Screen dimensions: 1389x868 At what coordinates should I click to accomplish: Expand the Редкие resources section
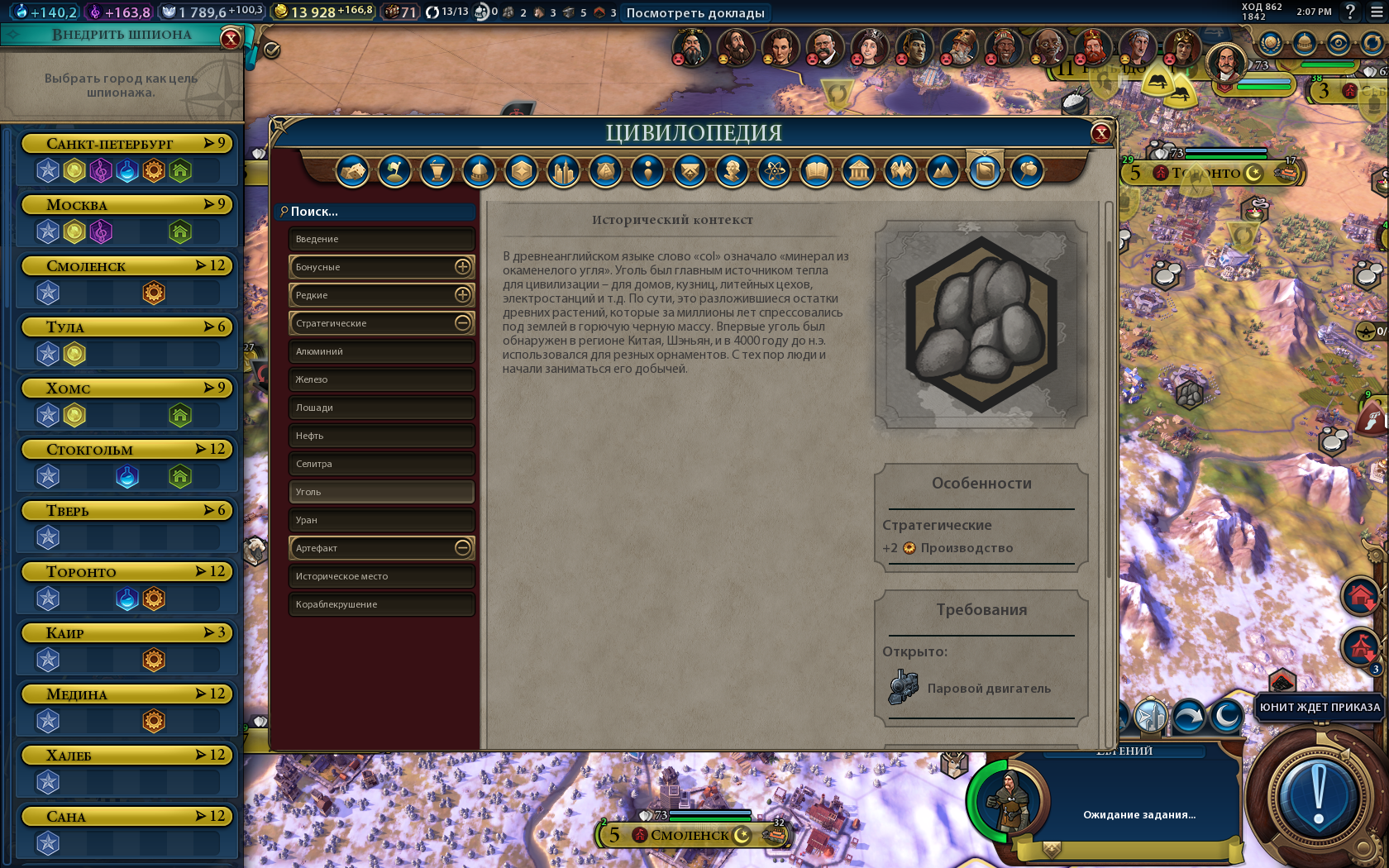462,295
